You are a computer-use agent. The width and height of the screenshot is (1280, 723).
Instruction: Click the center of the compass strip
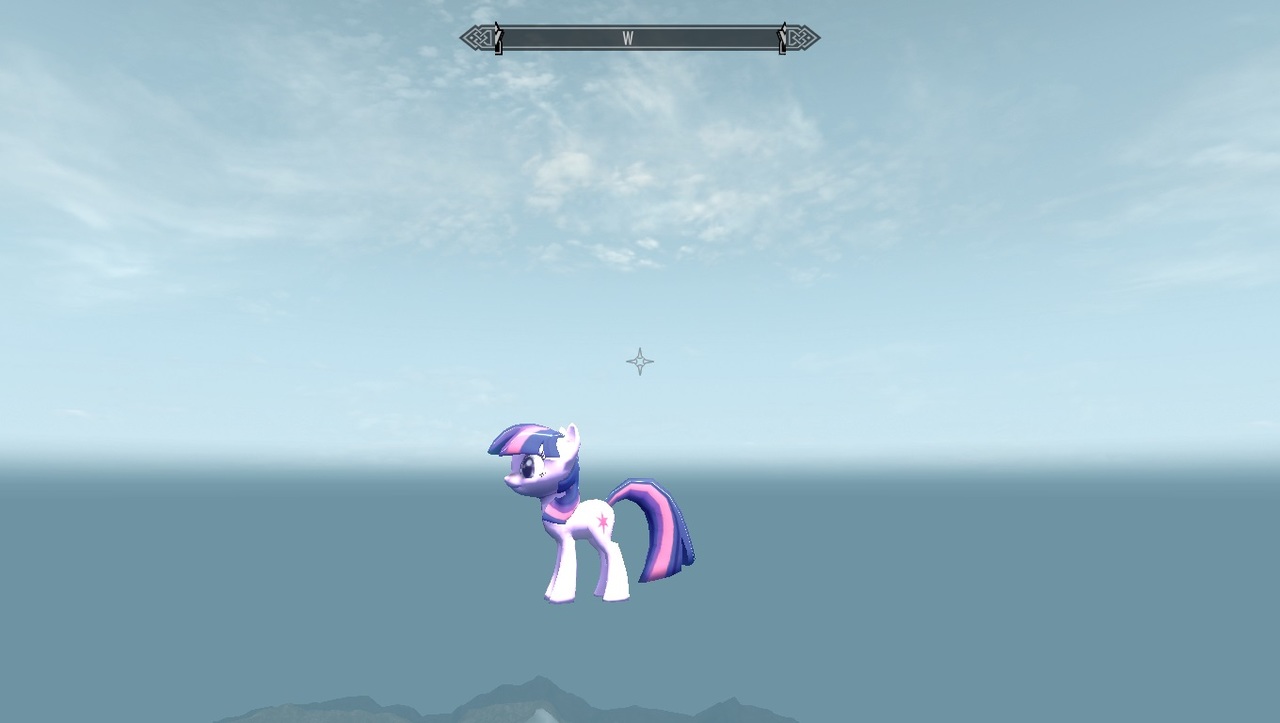(640, 38)
